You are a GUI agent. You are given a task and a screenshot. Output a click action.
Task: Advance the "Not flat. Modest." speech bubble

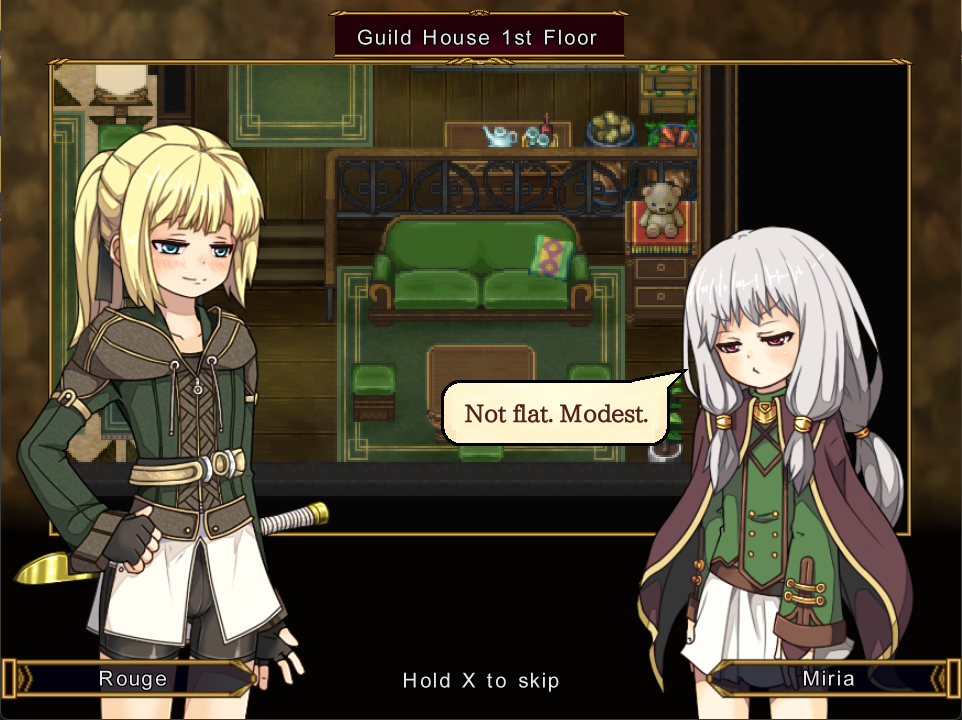555,412
